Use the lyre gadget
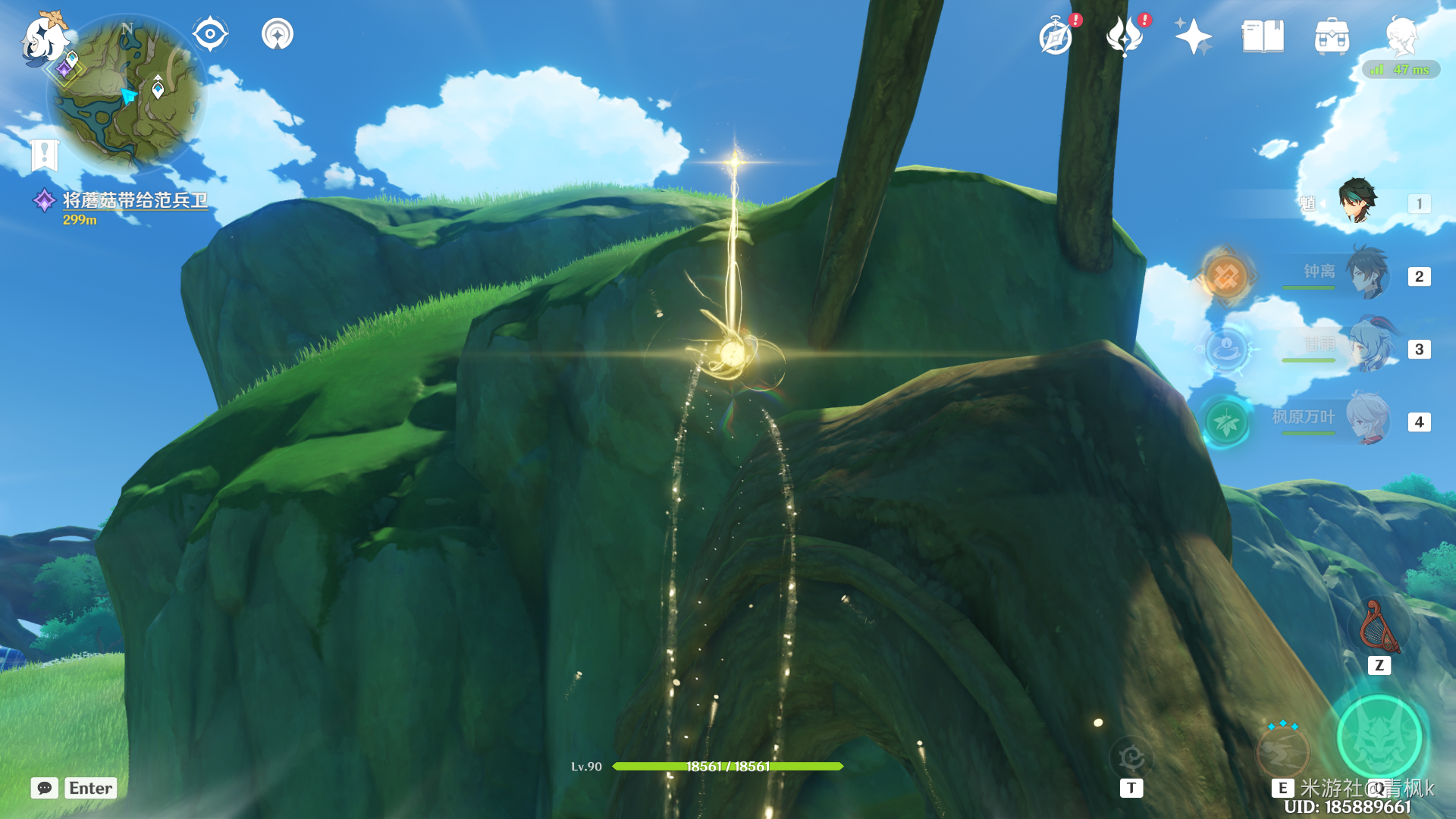Image resolution: width=1456 pixels, height=819 pixels. click(1379, 628)
